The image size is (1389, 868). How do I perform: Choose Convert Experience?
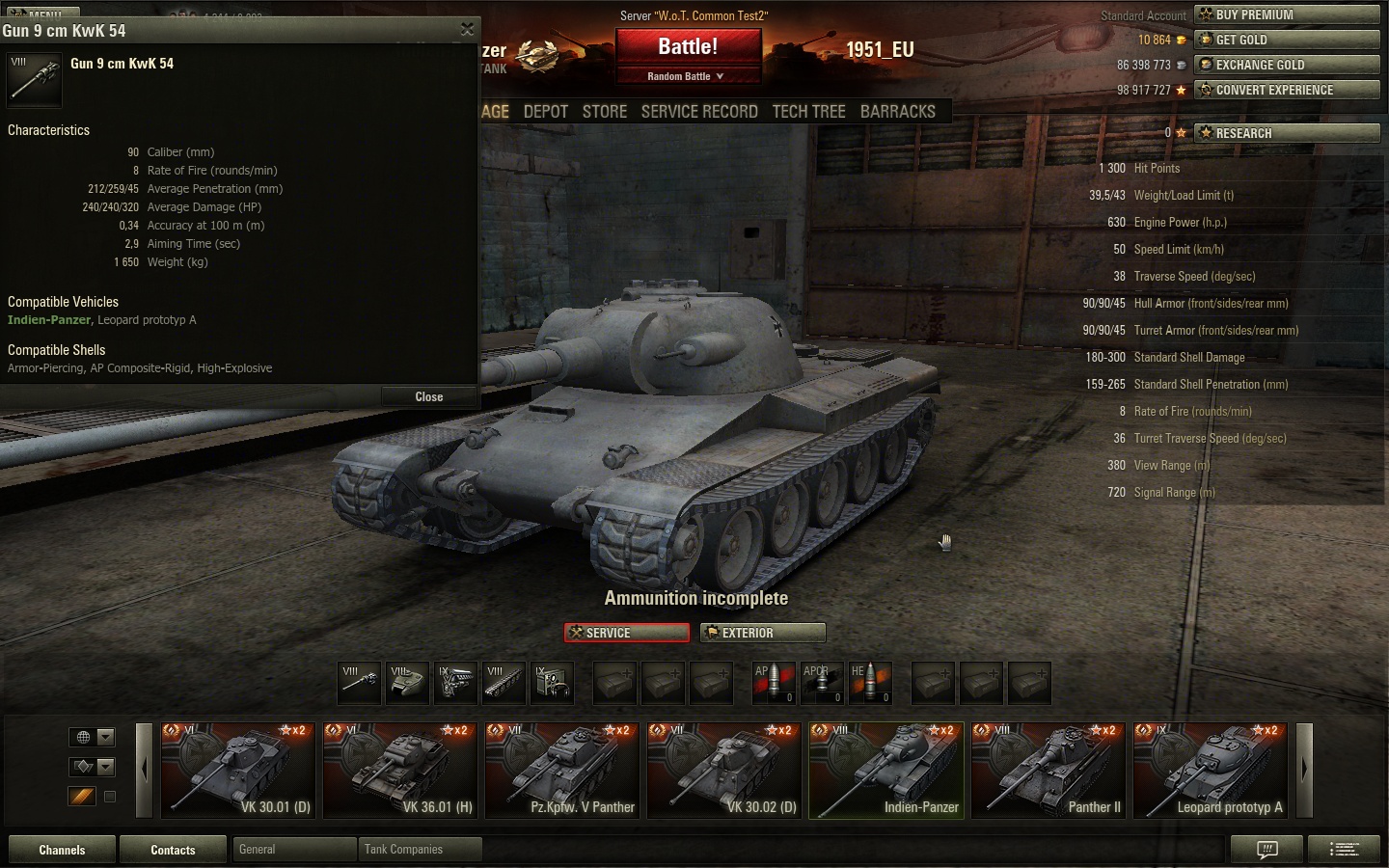[1287, 90]
